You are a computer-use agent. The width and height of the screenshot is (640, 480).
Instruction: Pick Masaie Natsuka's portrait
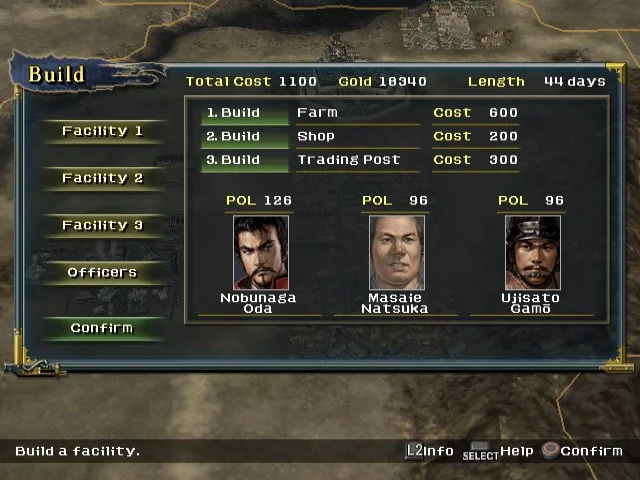point(397,252)
